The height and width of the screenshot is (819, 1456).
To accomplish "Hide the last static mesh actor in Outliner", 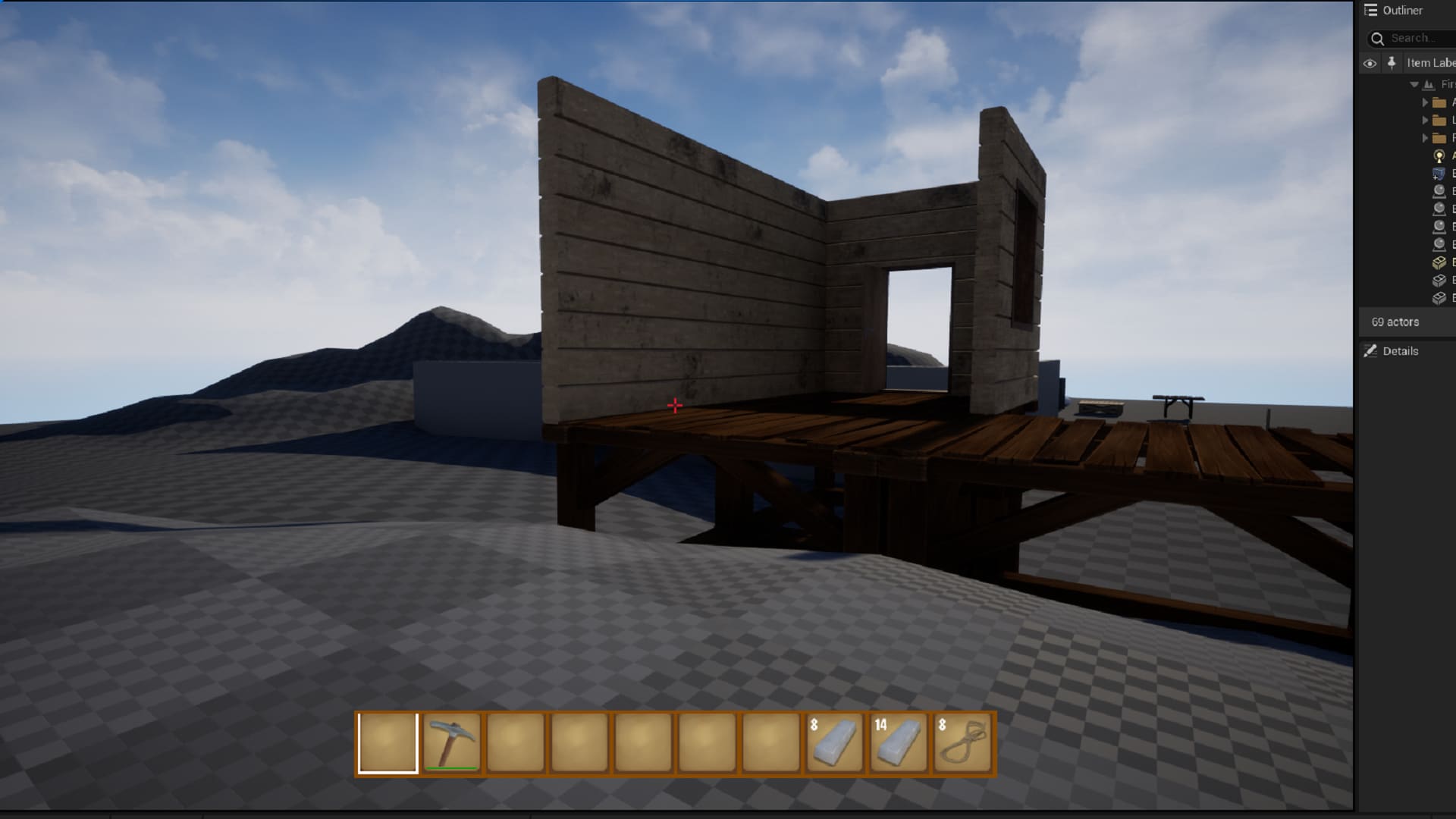I will 1370,298.
